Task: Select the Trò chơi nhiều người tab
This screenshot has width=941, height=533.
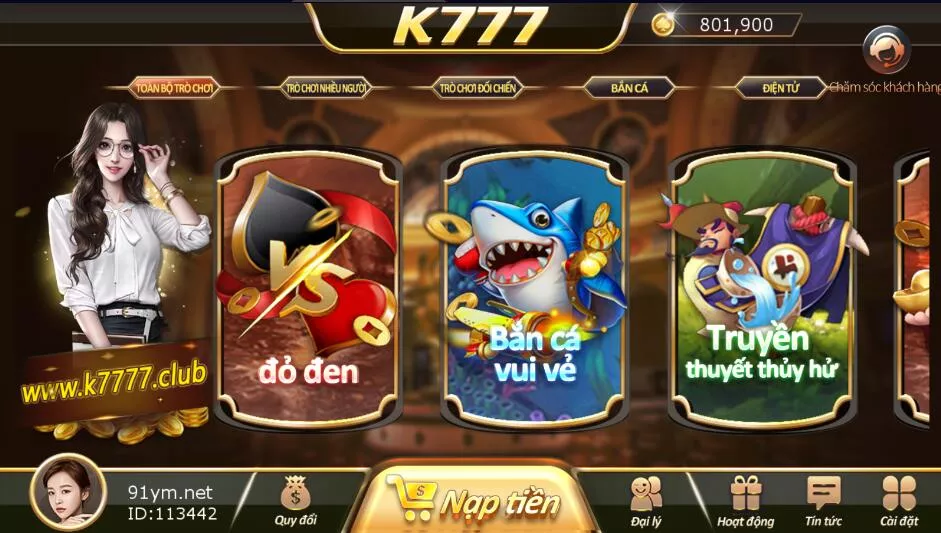Action: [325, 88]
